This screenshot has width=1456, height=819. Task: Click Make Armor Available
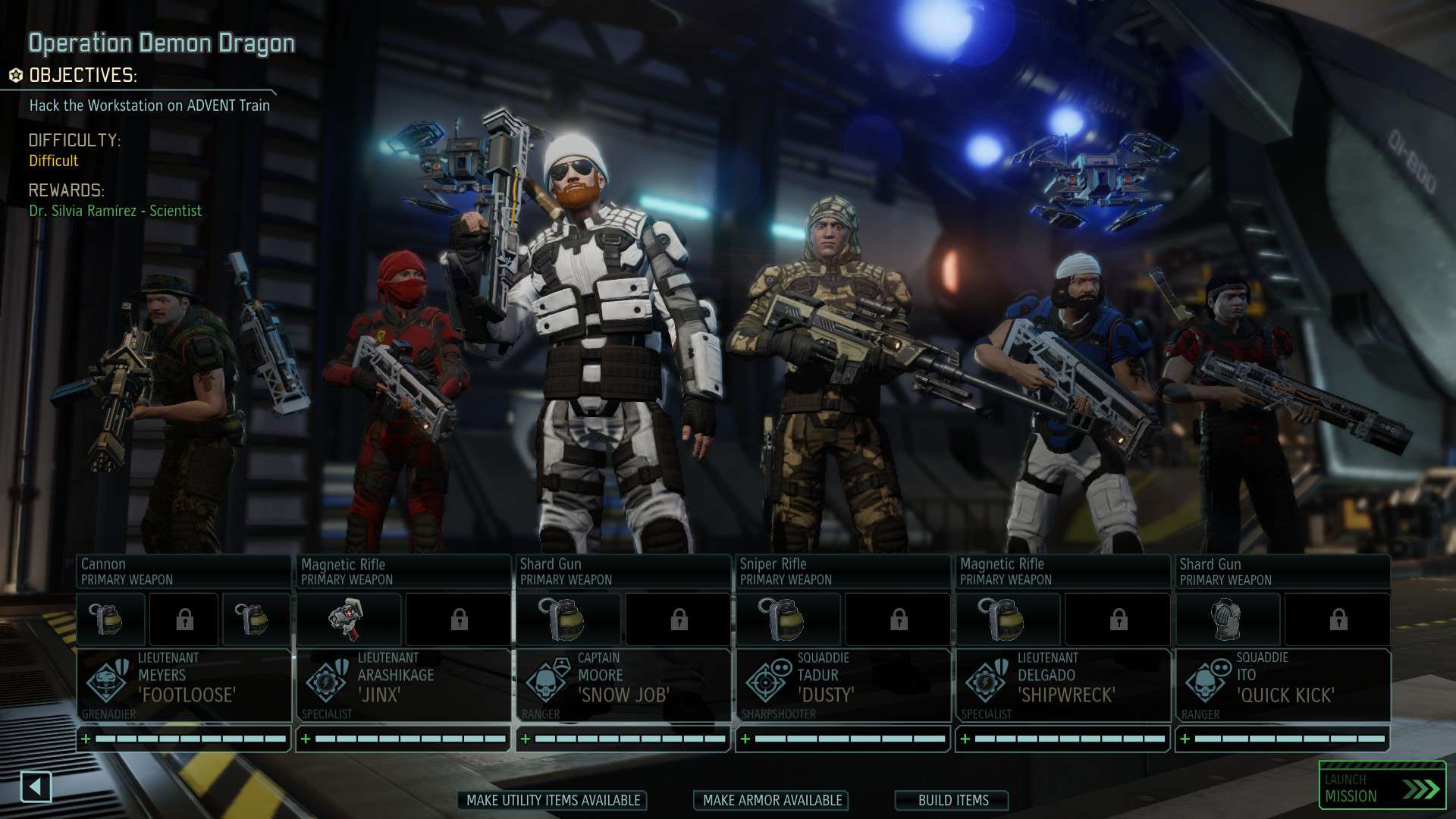(x=770, y=800)
